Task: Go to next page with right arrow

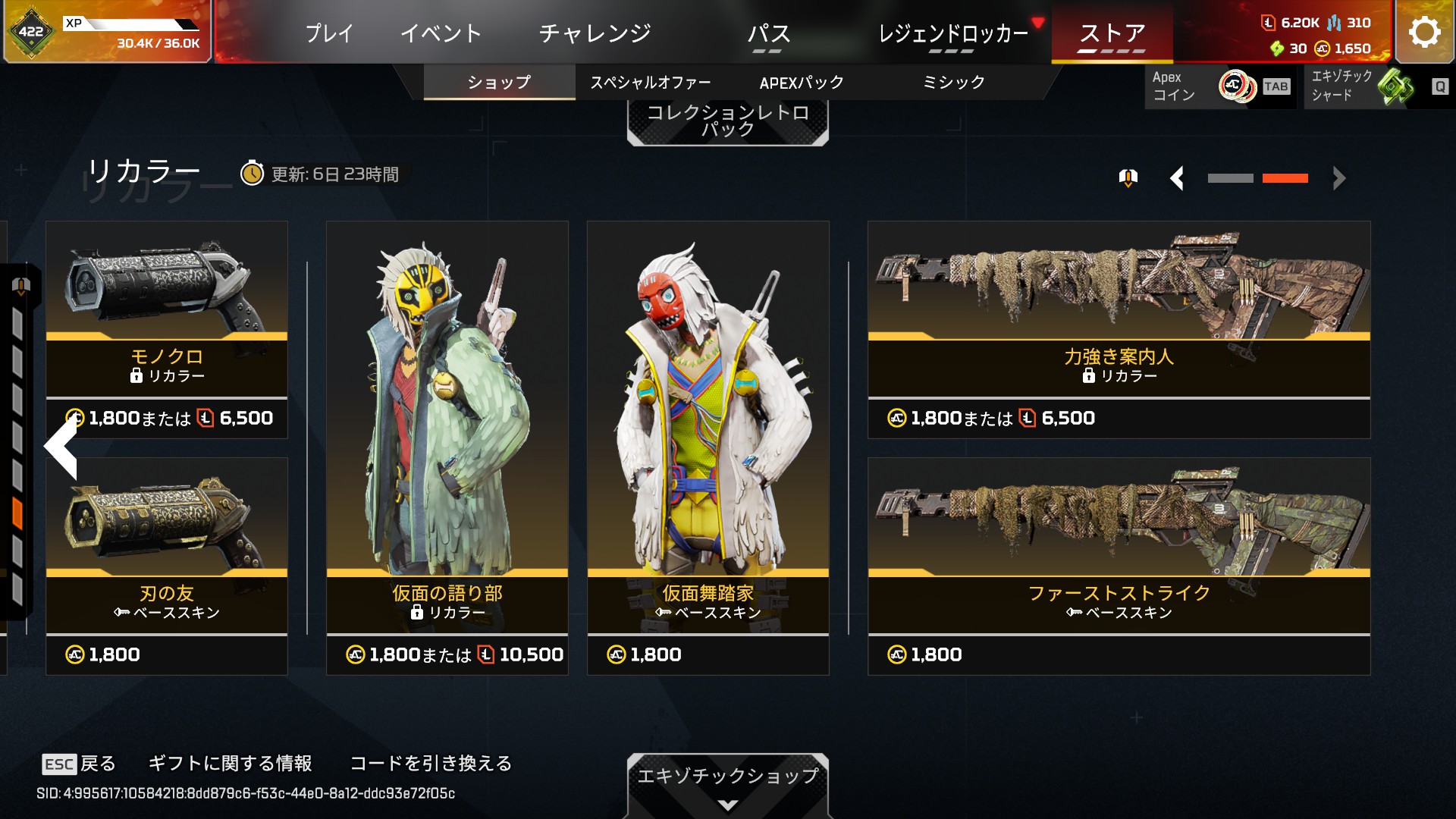Action: [1339, 178]
